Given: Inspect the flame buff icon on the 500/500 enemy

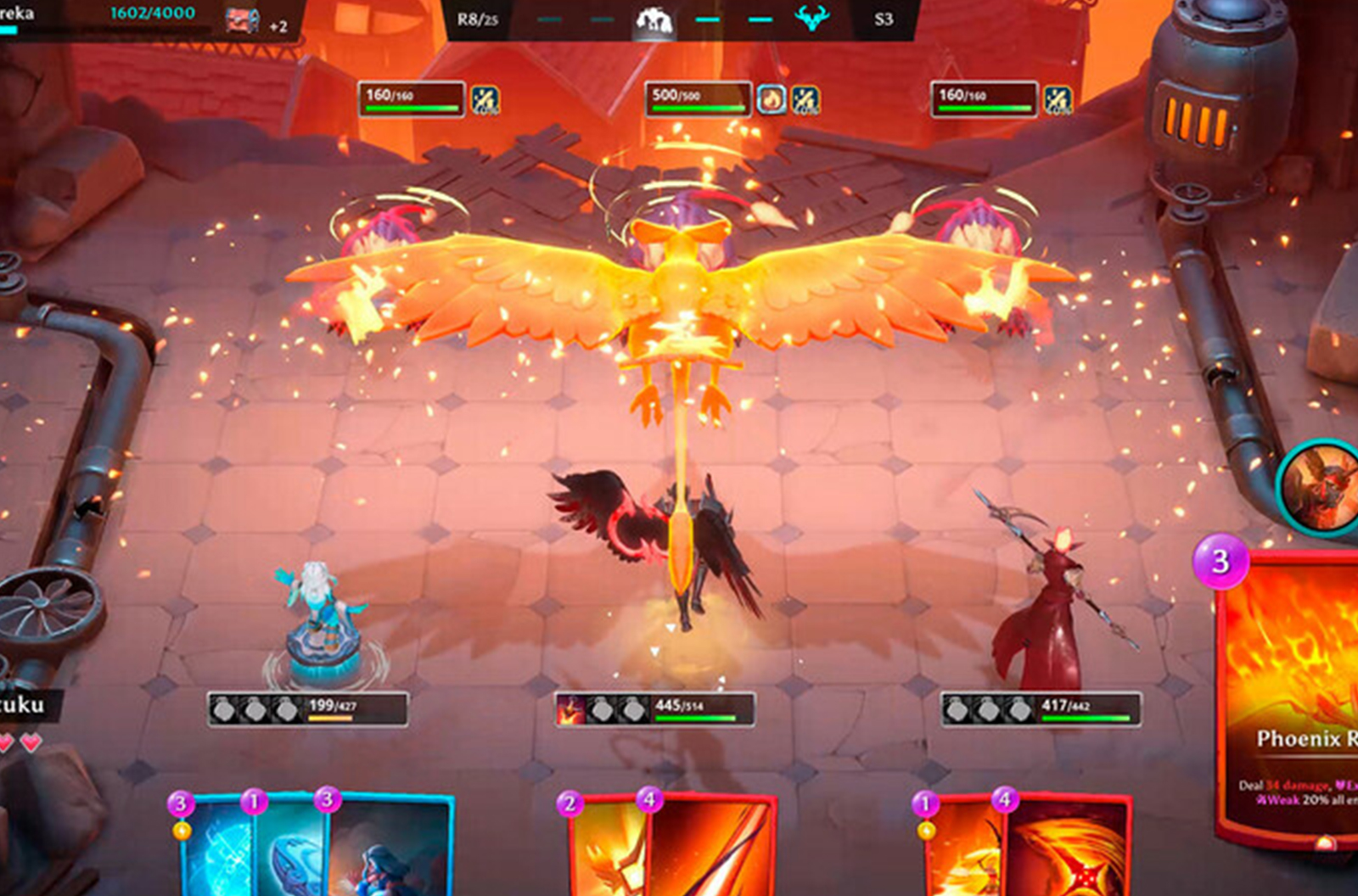Looking at the screenshot, I should 772,100.
